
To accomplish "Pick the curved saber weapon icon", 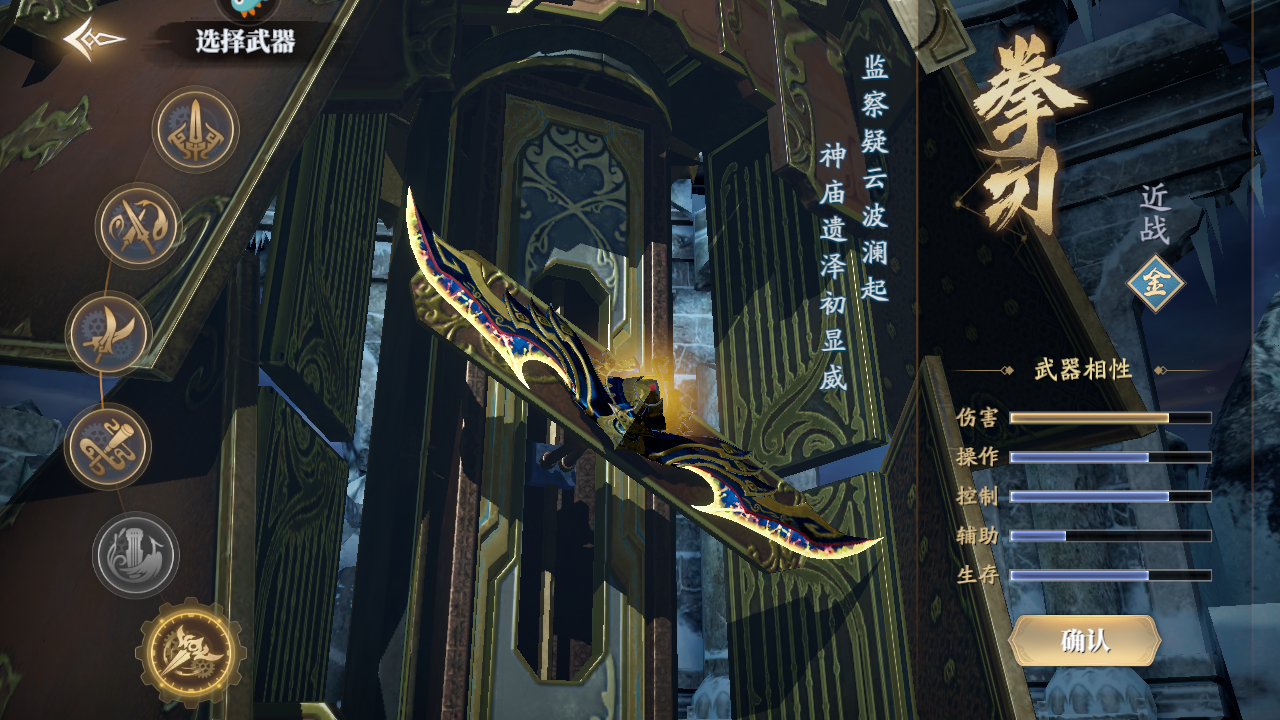I will coord(109,334).
